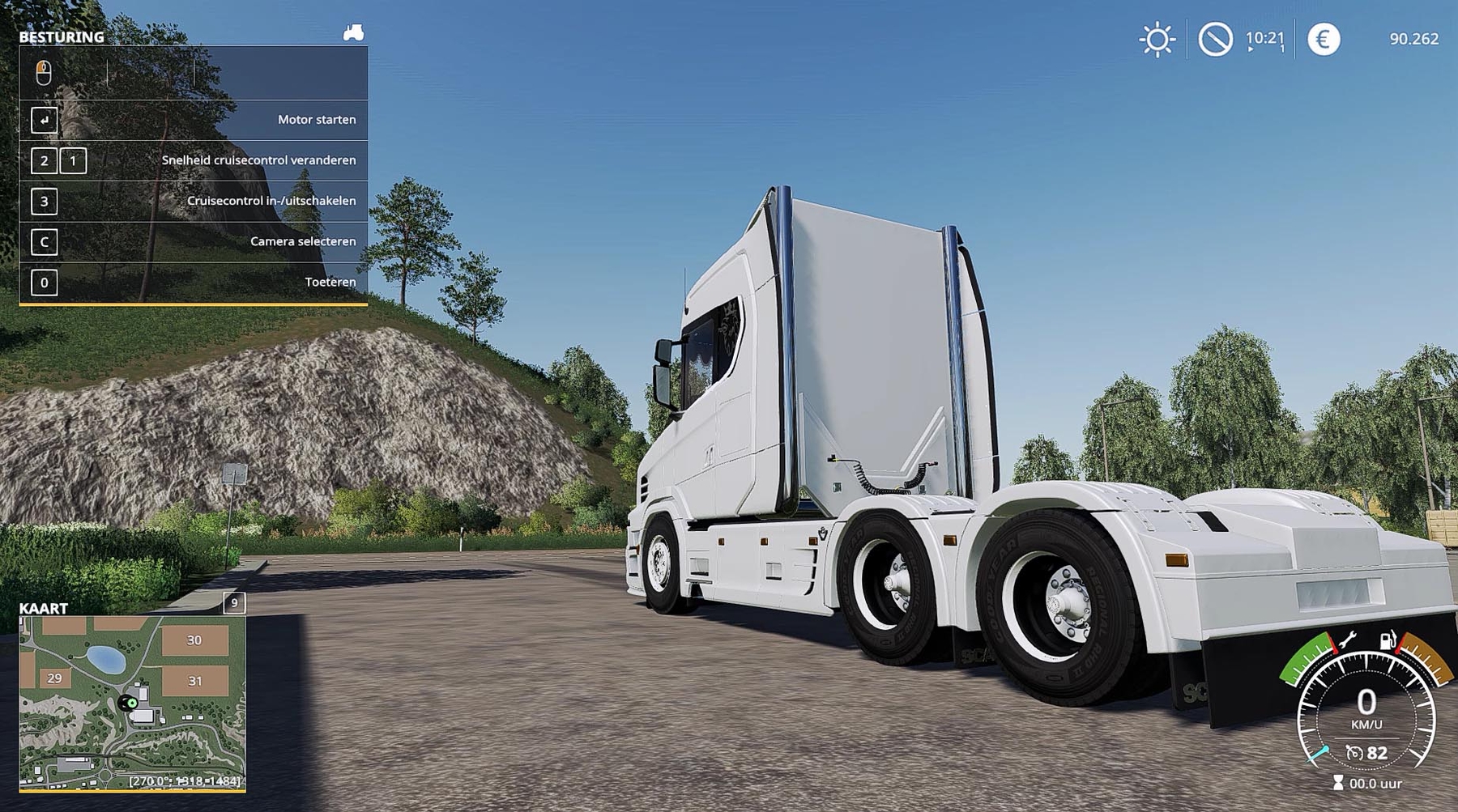
Task: Select field 29 on the minimap
Action: 54,678
